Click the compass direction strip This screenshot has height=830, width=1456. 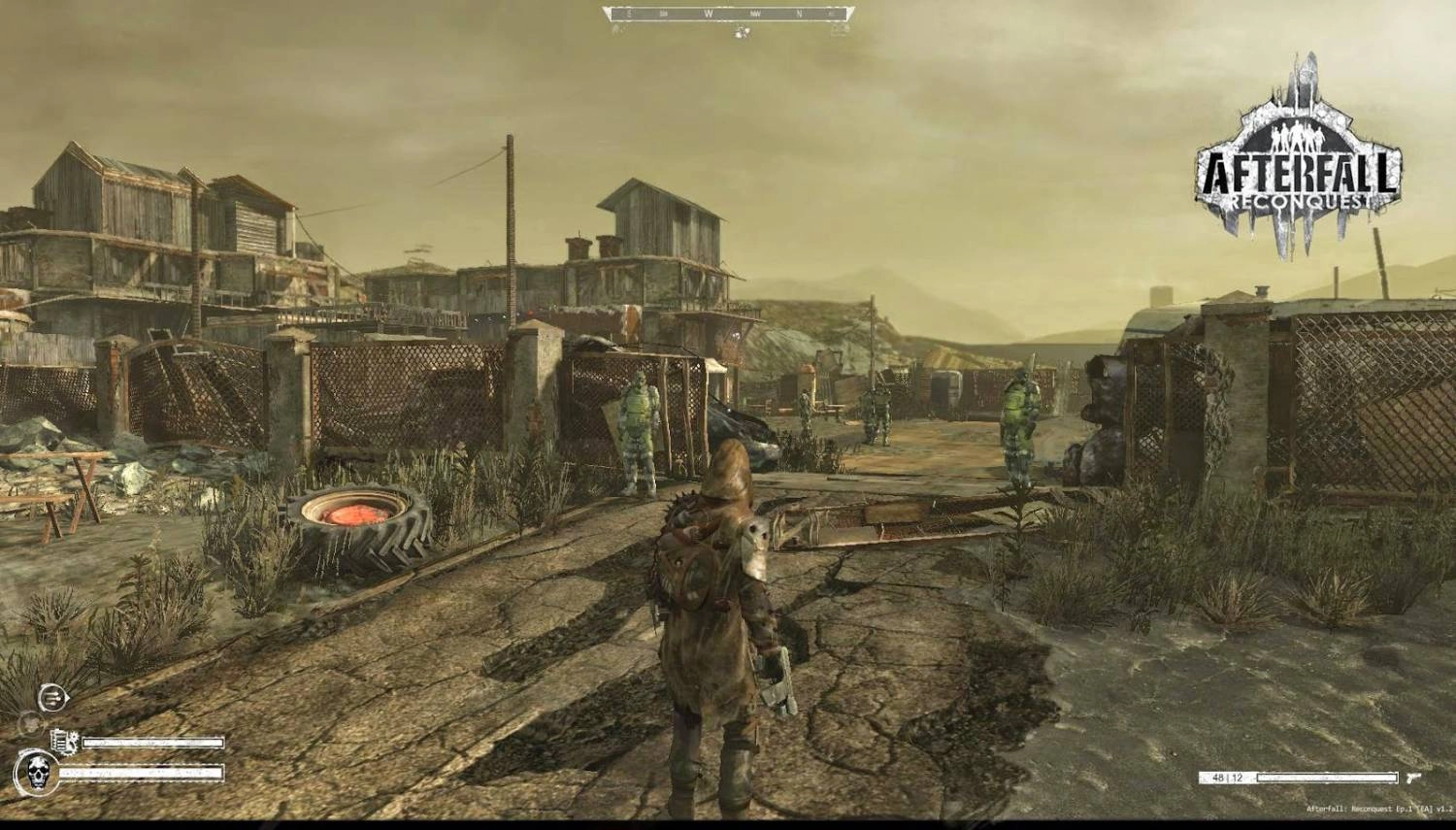coord(728,14)
